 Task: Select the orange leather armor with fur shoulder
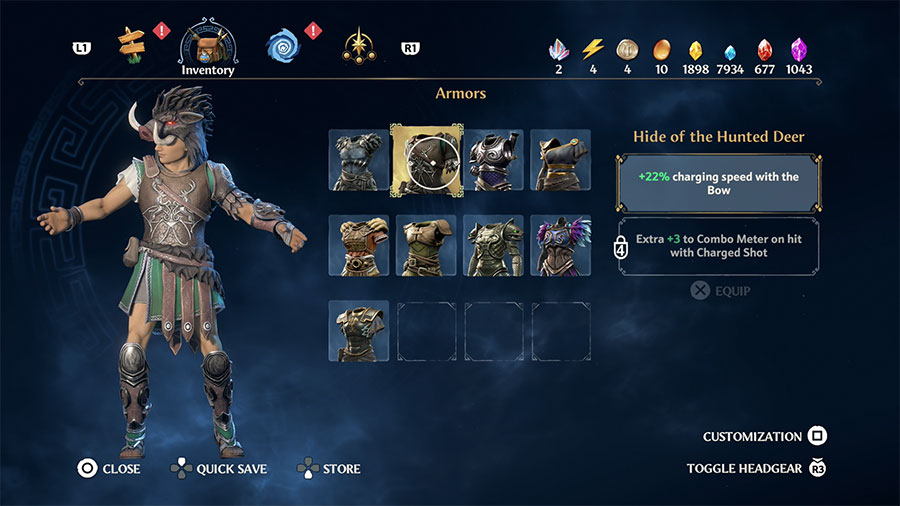tap(359, 245)
